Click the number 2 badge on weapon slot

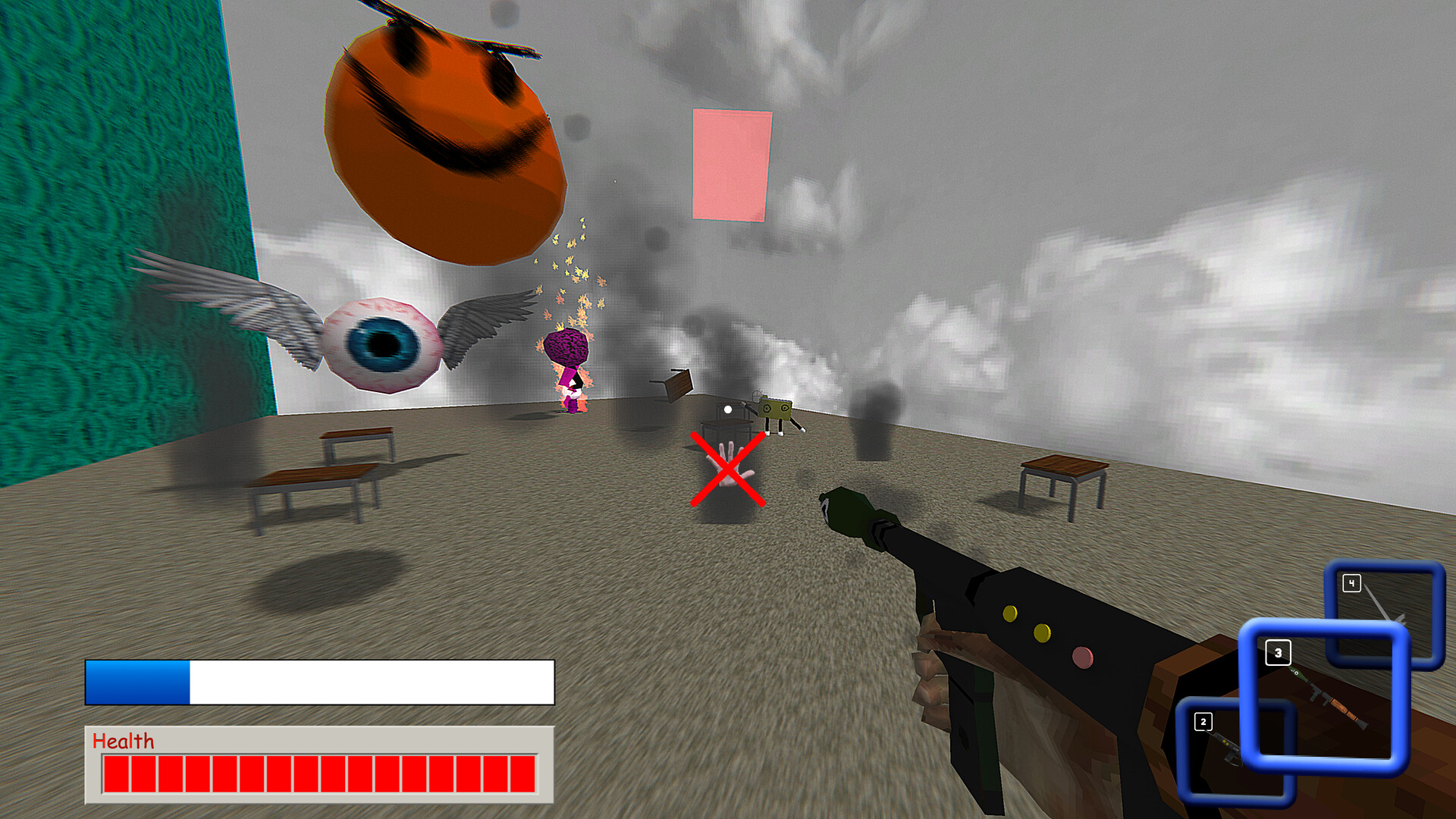click(x=1204, y=721)
